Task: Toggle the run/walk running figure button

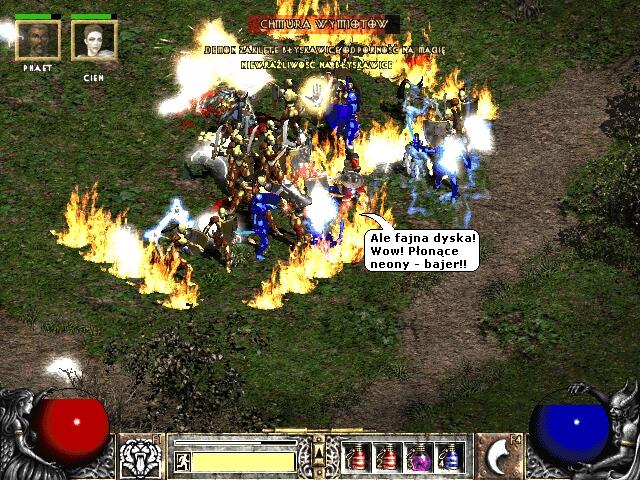Action: click(183, 461)
